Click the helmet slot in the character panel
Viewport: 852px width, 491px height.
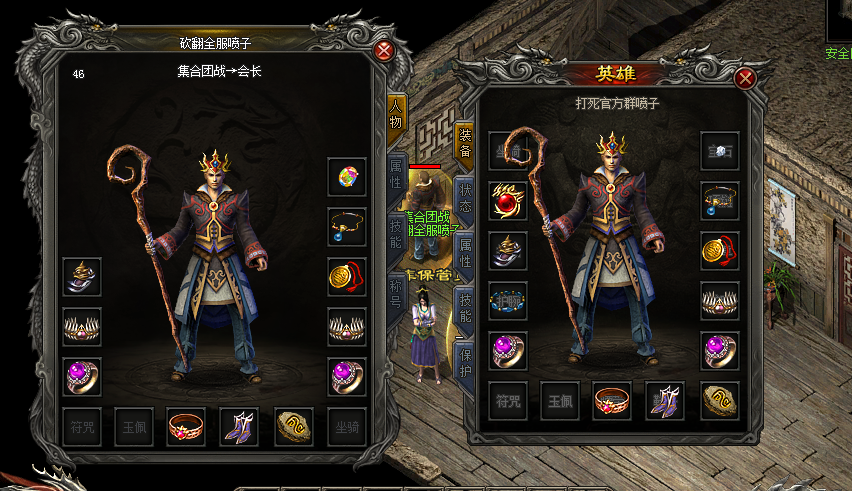tap(82, 277)
